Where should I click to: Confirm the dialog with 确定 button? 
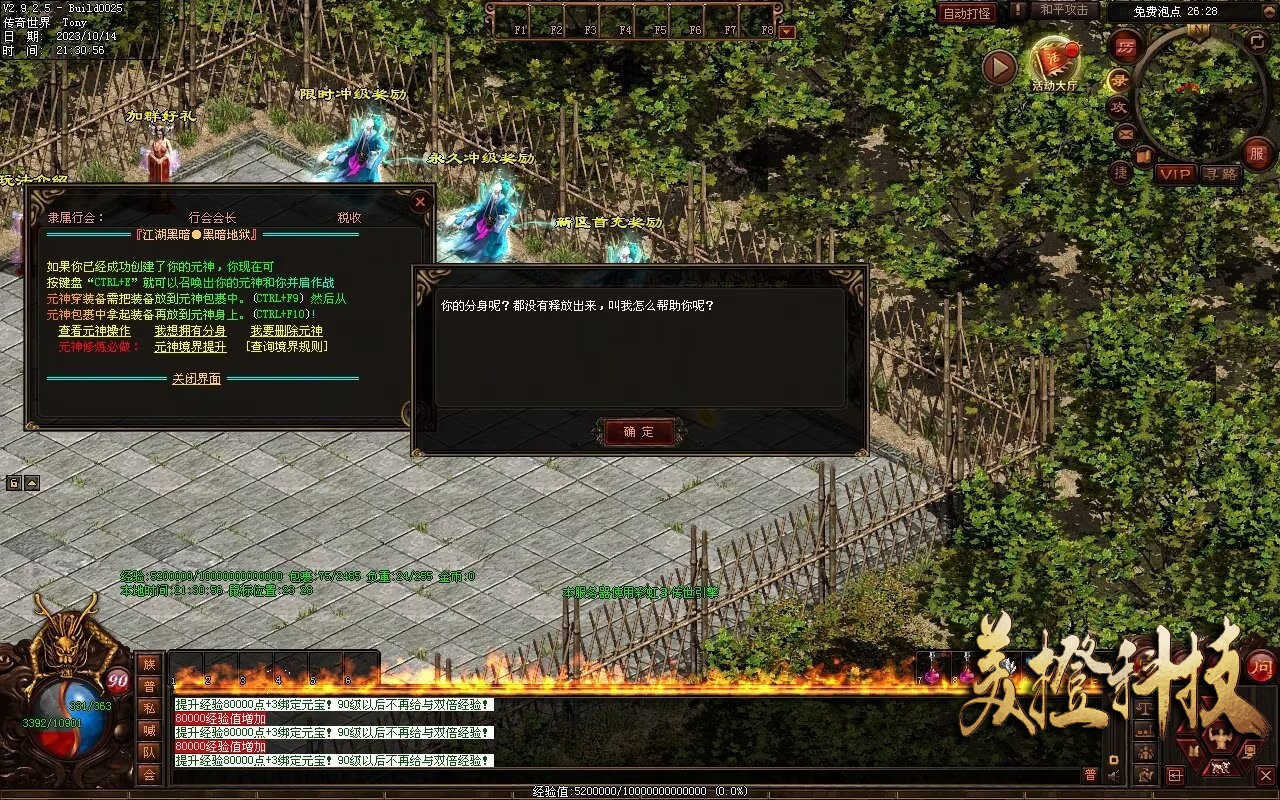[639, 432]
